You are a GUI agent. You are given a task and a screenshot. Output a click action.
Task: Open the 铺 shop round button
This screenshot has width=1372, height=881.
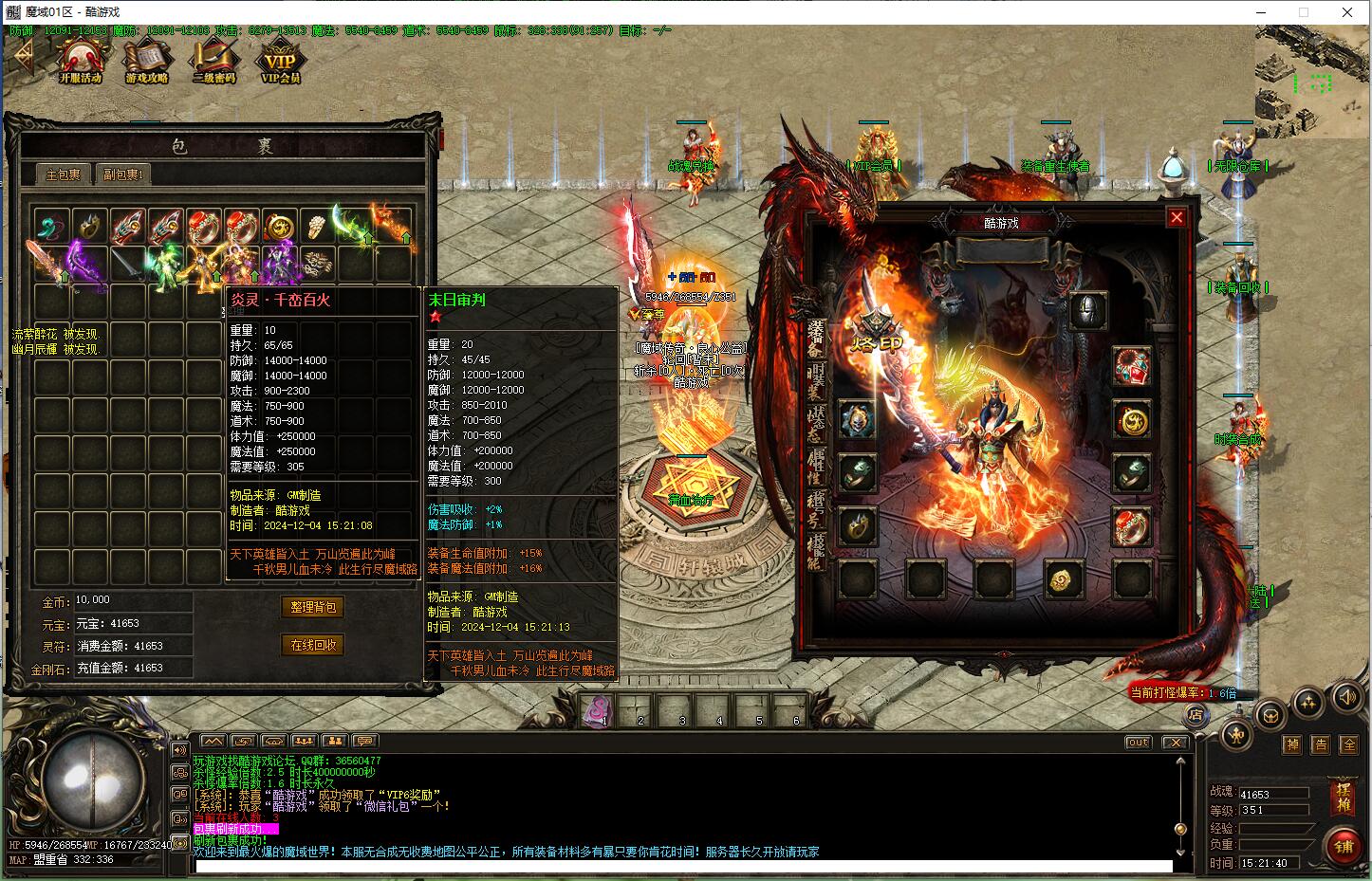(x=1343, y=845)
